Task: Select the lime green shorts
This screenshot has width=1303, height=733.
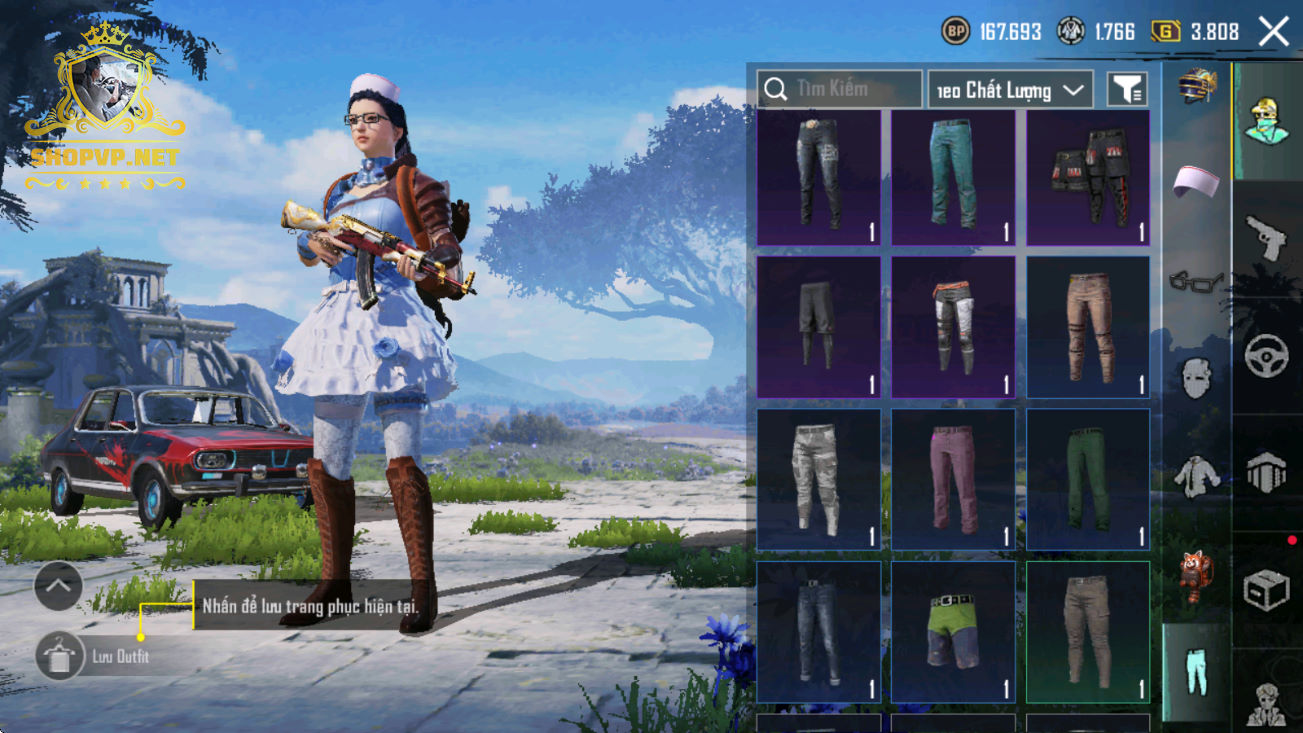Action: pos(953,631)
